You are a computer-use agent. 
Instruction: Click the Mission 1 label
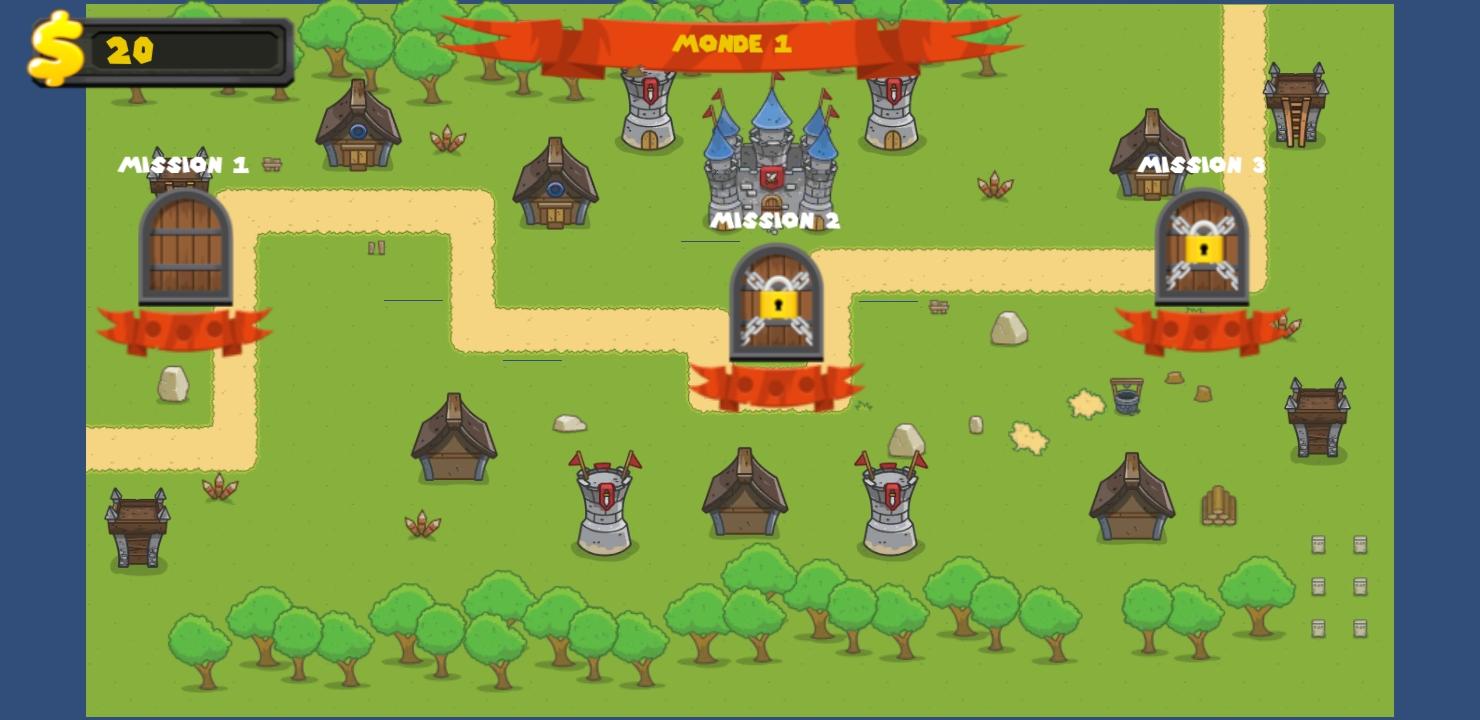point(185,165)
